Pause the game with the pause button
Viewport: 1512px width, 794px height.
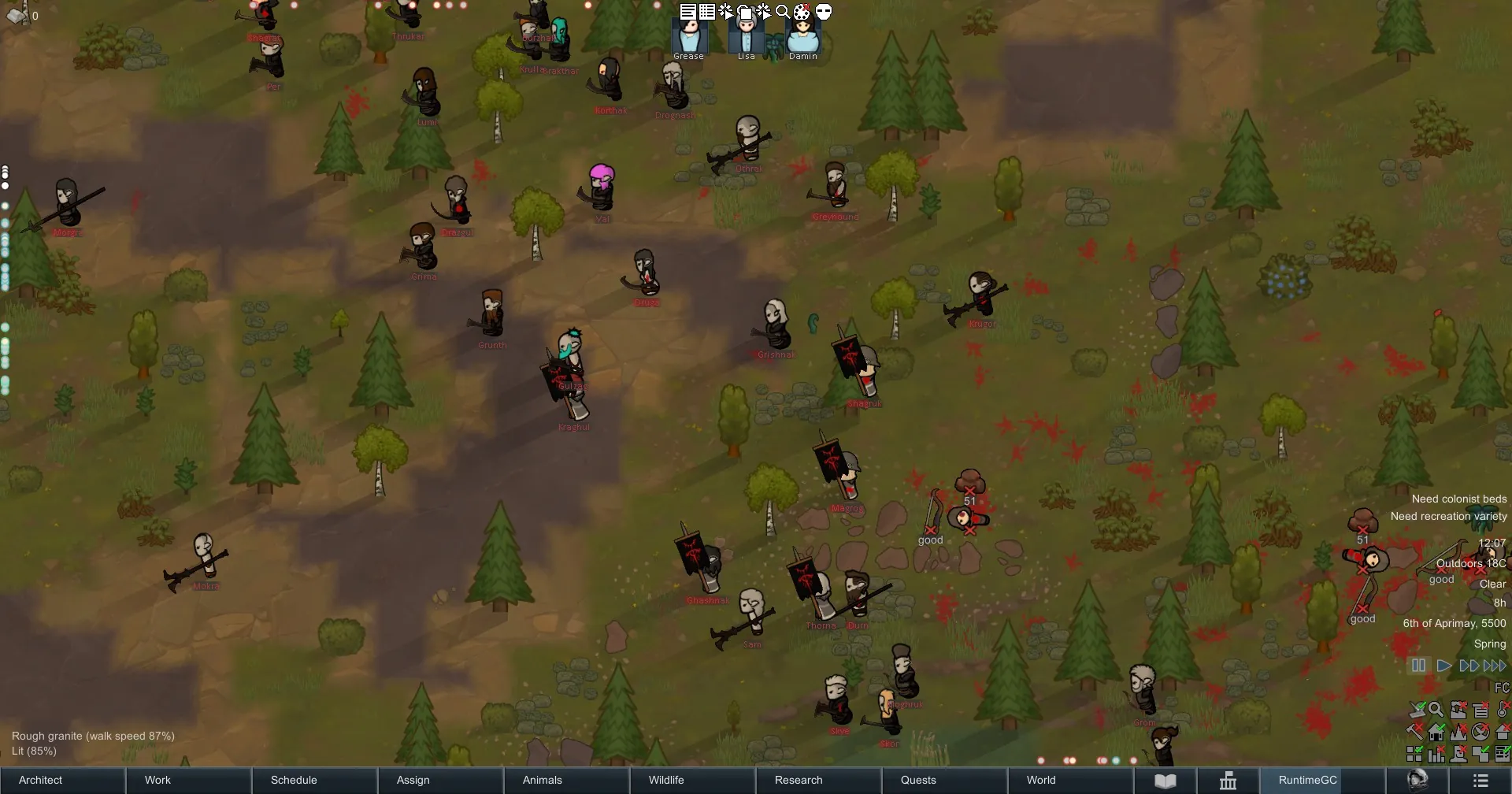pyautogui.click(x=1418, y=666)
